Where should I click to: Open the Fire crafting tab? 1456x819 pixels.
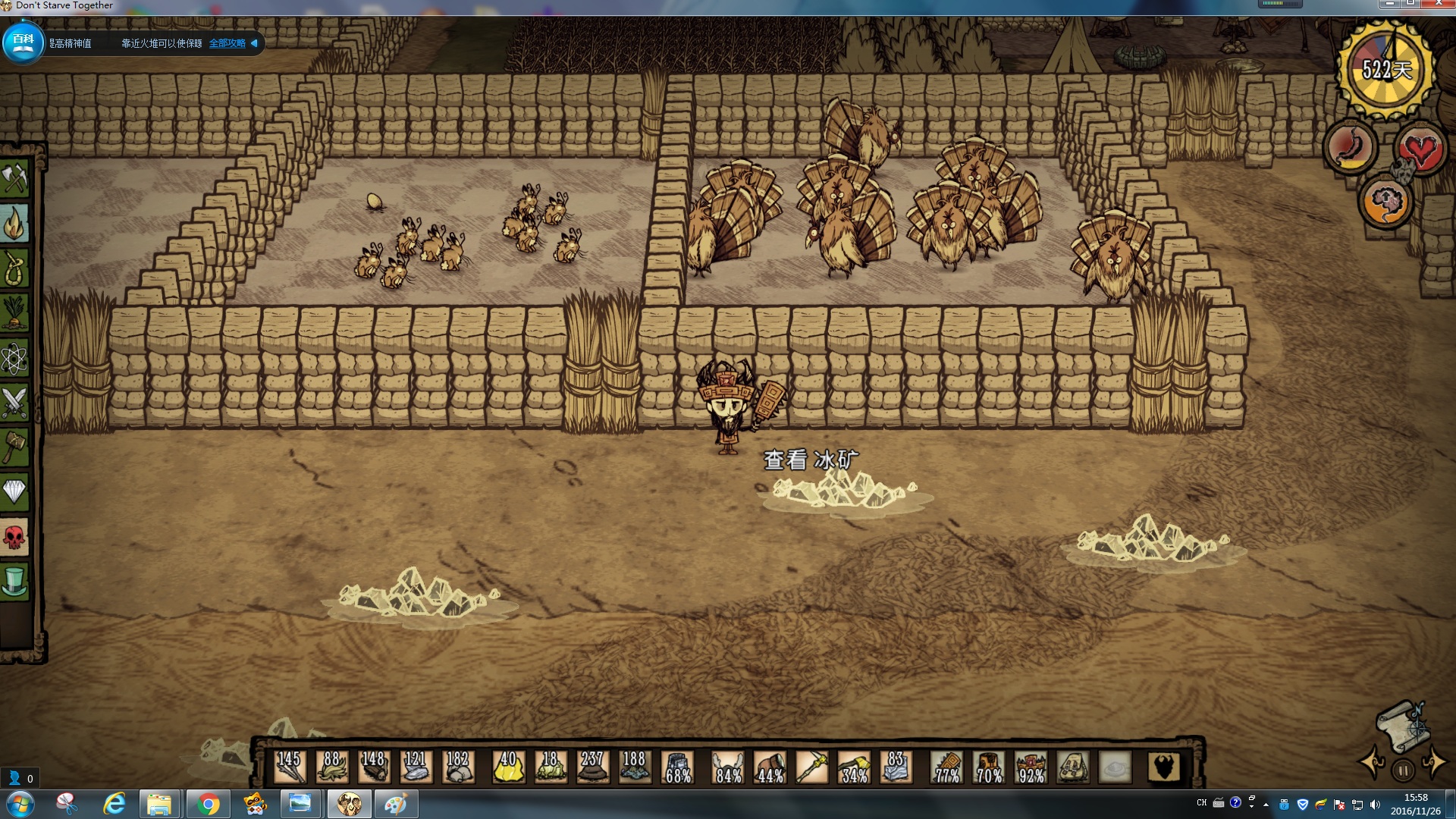click(x=15, y=224)
